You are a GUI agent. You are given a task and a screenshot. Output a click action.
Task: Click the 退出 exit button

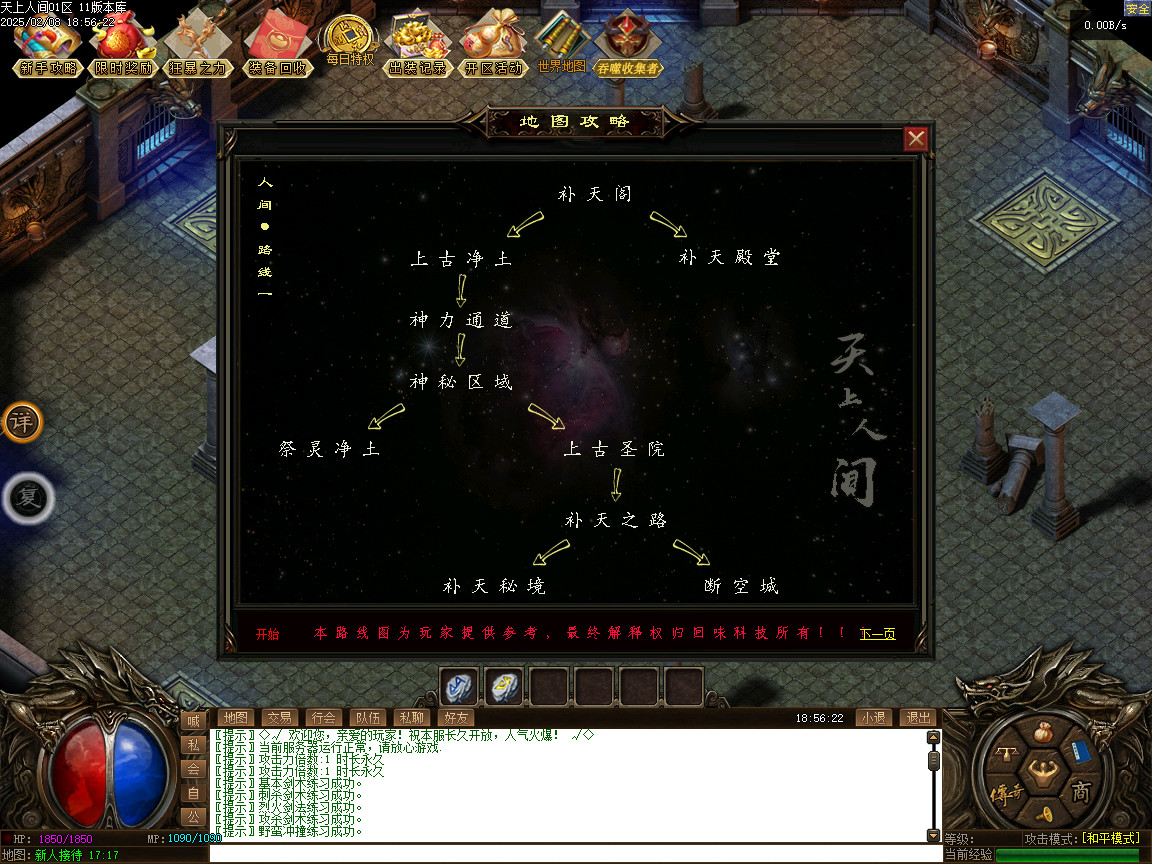(917, 717)
